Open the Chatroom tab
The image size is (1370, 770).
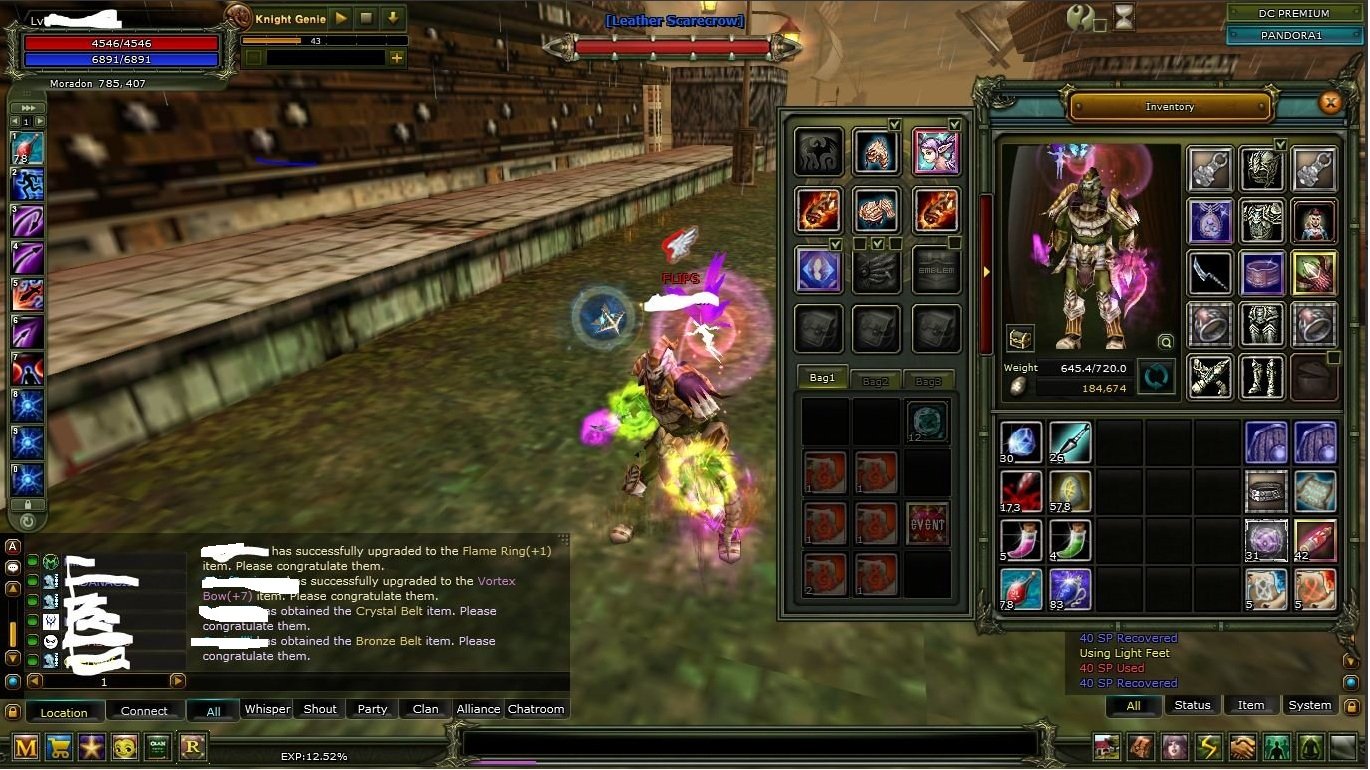click(536, 709)
